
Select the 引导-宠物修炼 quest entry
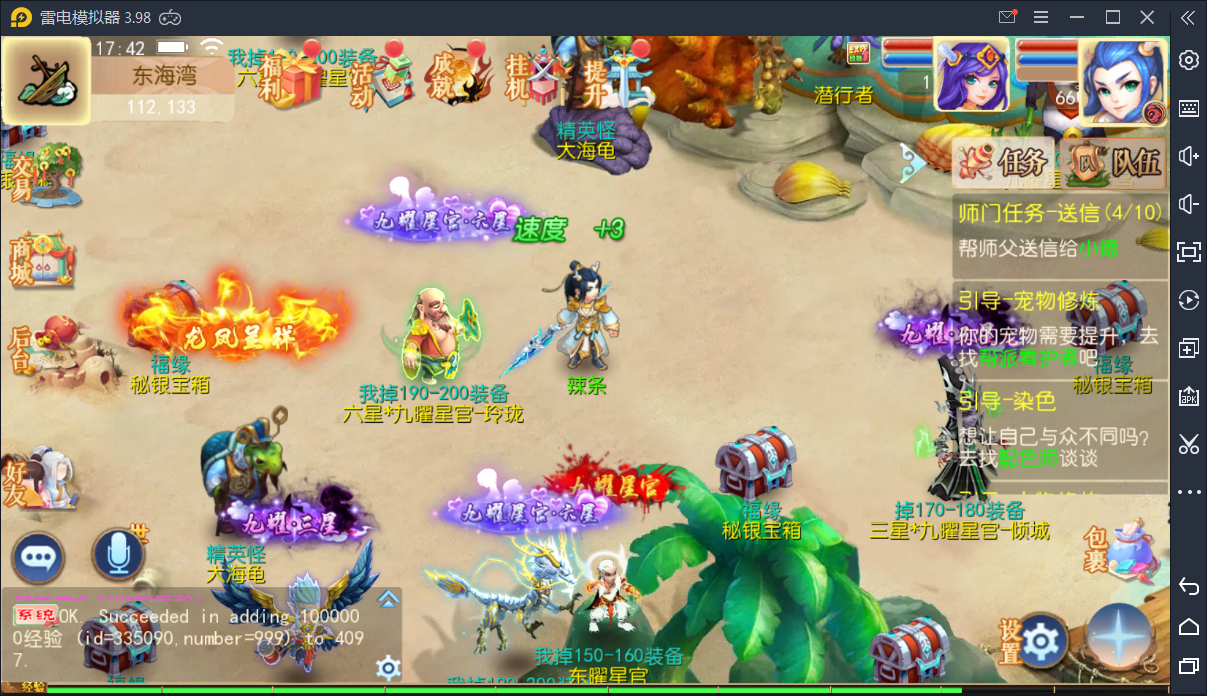click(1058, 320)
